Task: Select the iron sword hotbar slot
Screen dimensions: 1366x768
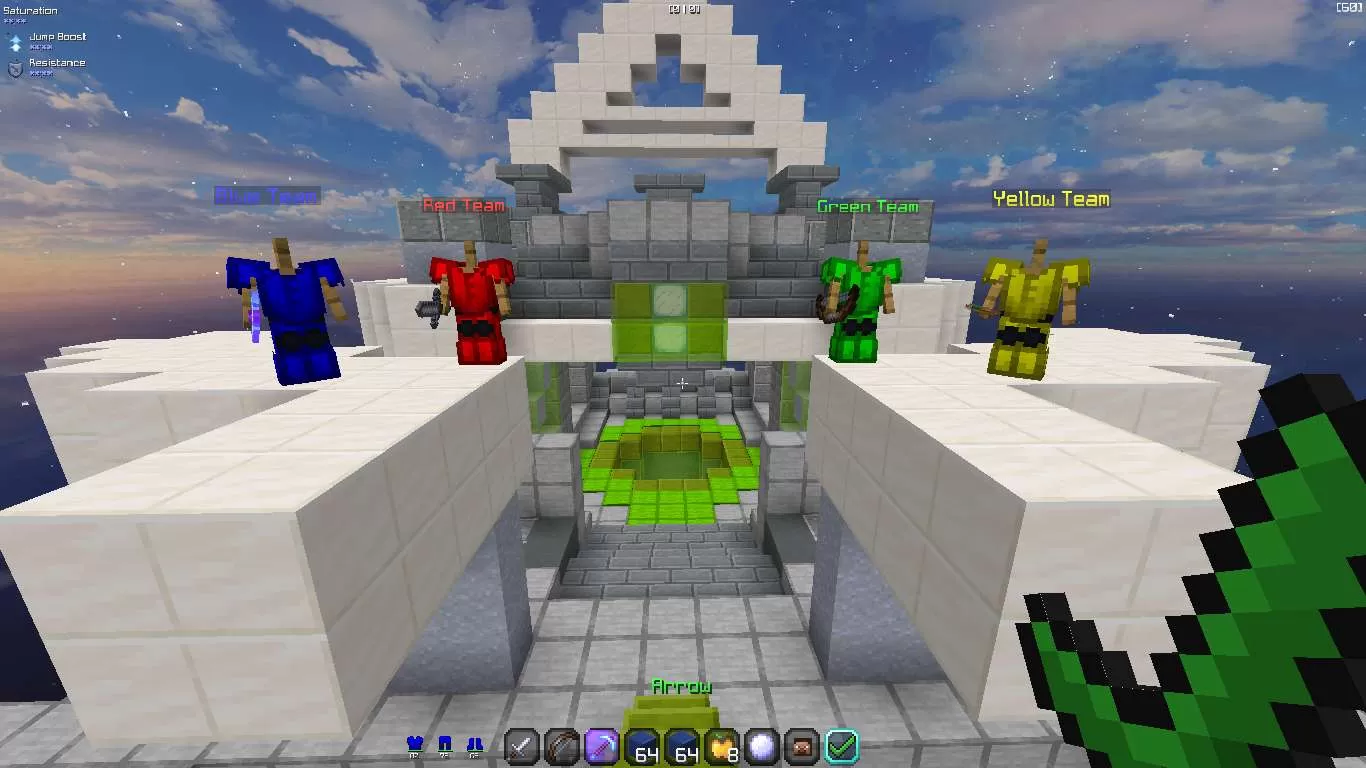Action: pyautogui.click(x=522, y=746)
